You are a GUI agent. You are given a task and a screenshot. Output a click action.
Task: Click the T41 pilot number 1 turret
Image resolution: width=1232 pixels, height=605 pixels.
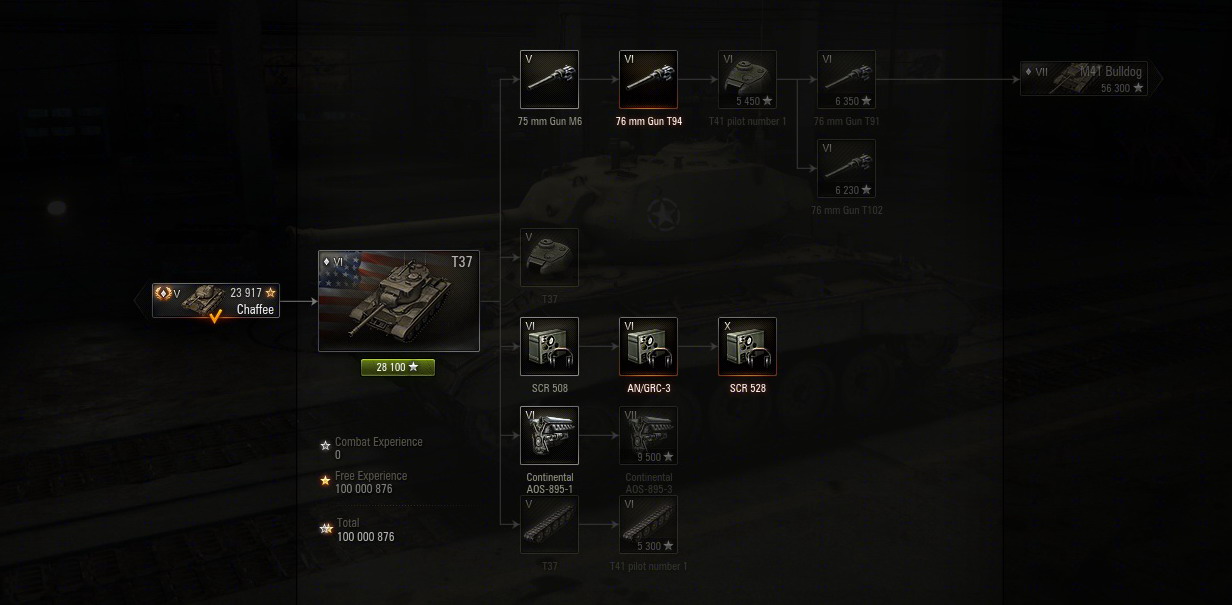tap(747, 79)
